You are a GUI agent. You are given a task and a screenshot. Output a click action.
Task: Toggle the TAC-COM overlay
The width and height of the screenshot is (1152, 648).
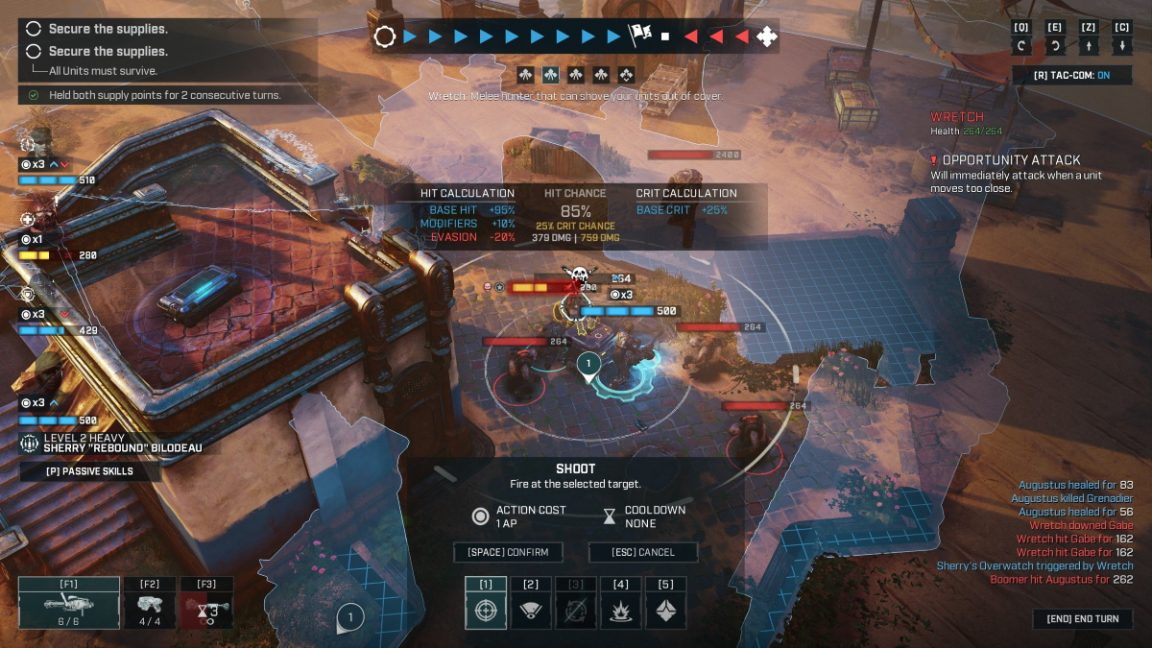coord(1085,75)
